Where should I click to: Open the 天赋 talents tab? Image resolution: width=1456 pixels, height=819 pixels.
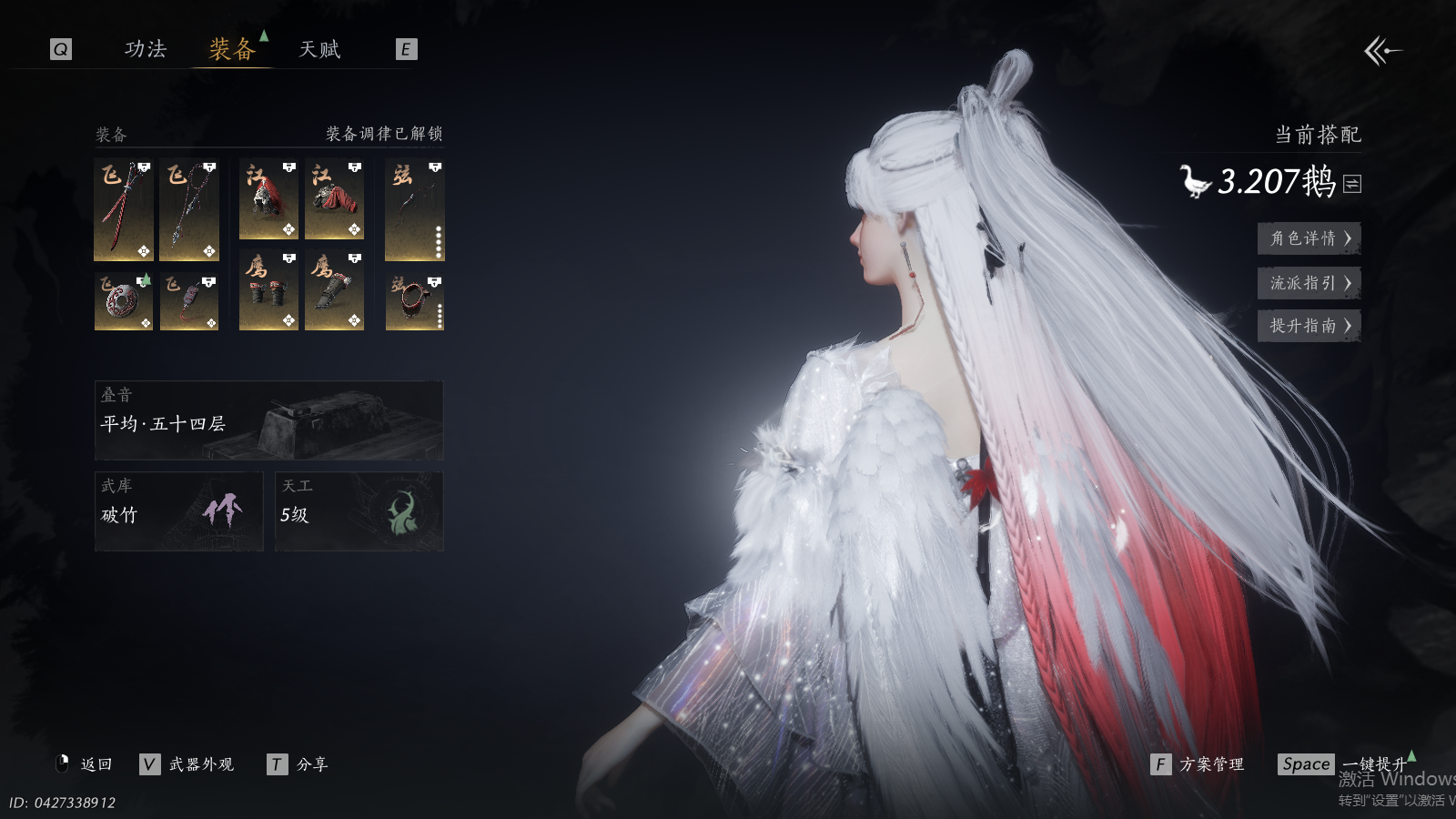pos(319,49)
